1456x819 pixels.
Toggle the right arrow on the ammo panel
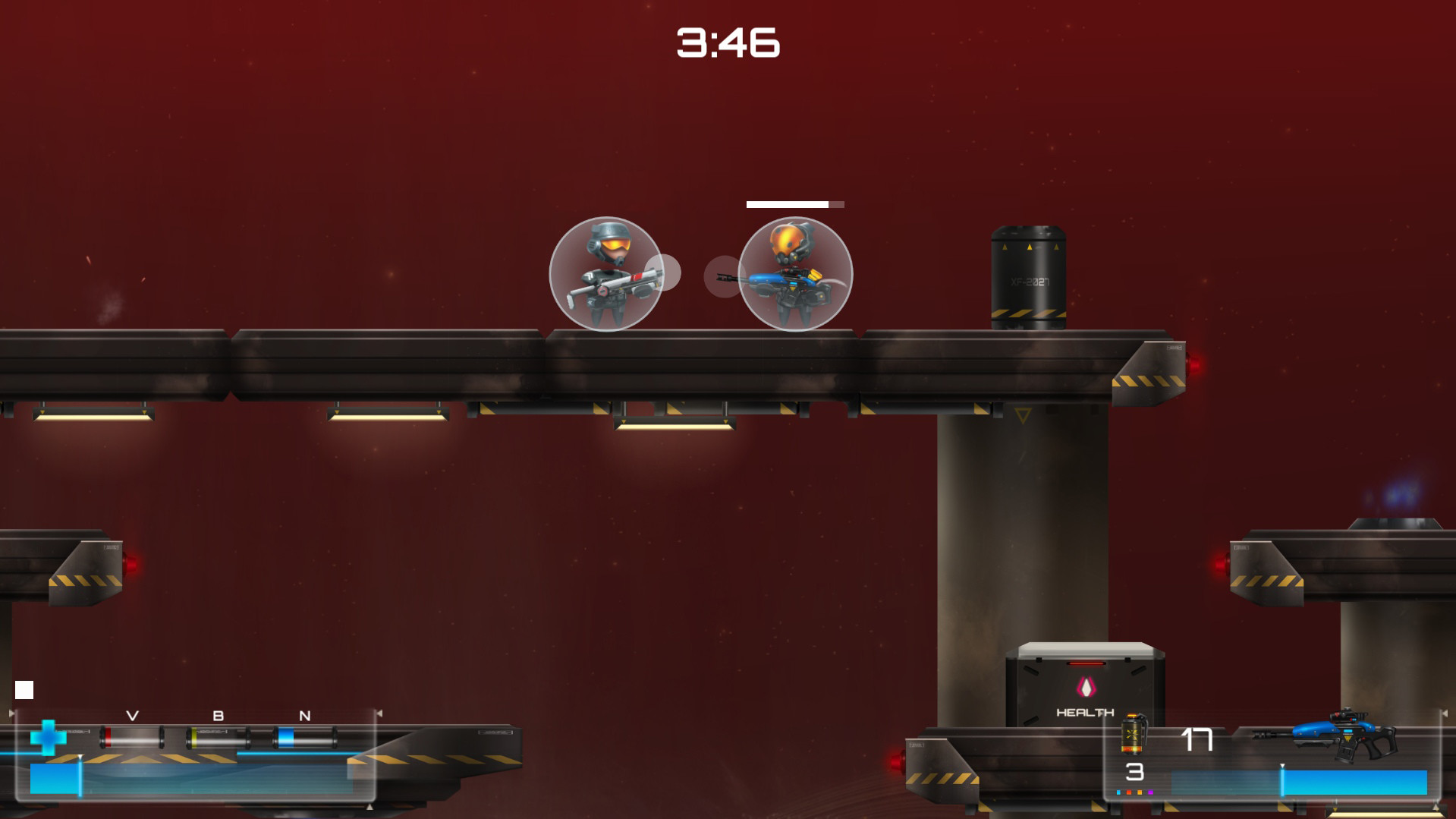coord(379,712)
